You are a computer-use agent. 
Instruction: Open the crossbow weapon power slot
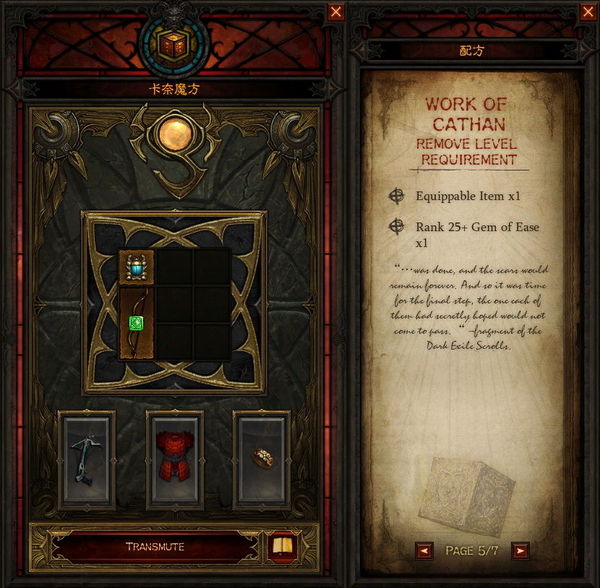tap(87, 458)
